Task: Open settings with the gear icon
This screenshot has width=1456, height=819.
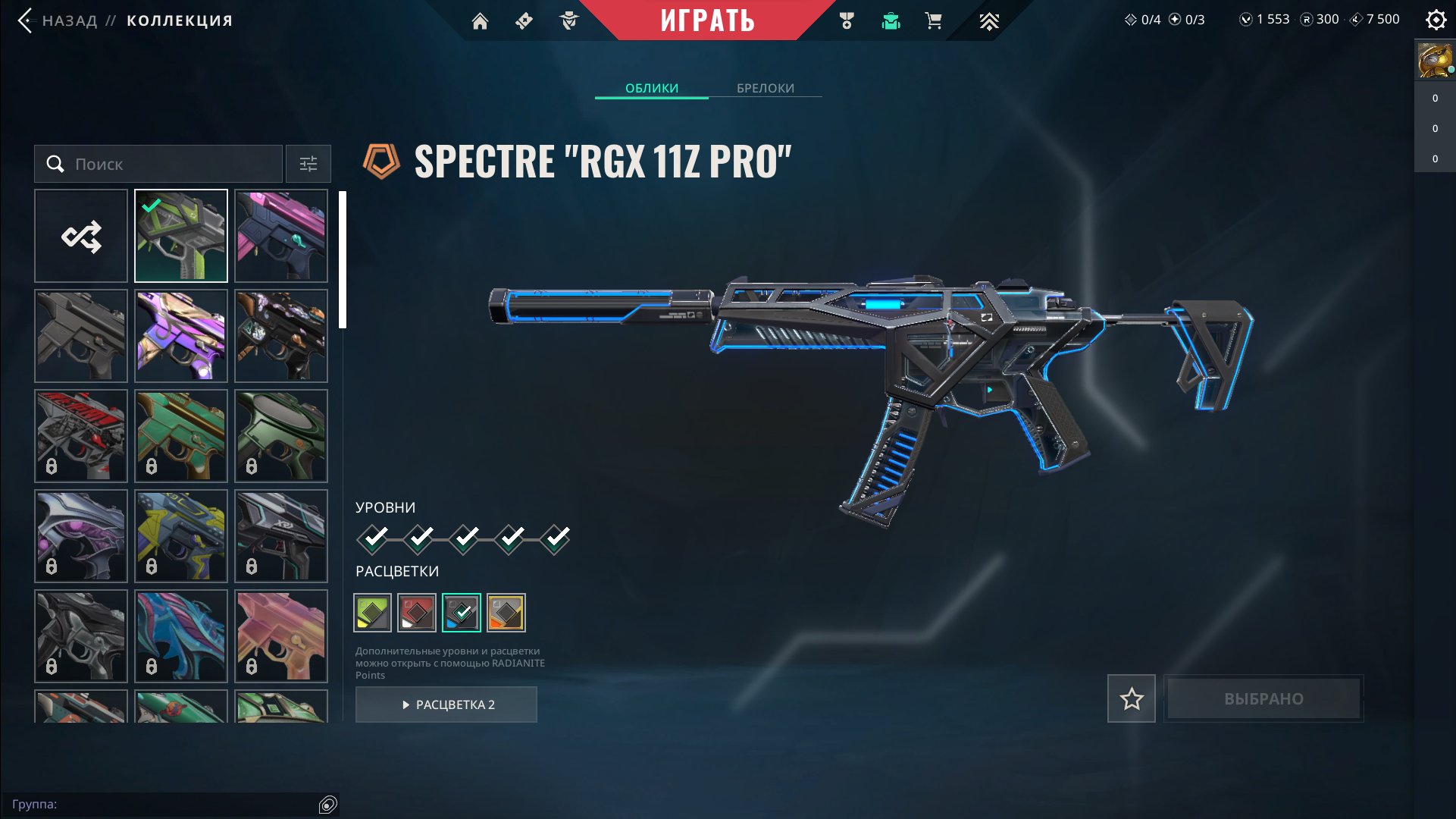Action: (1436, 20)
